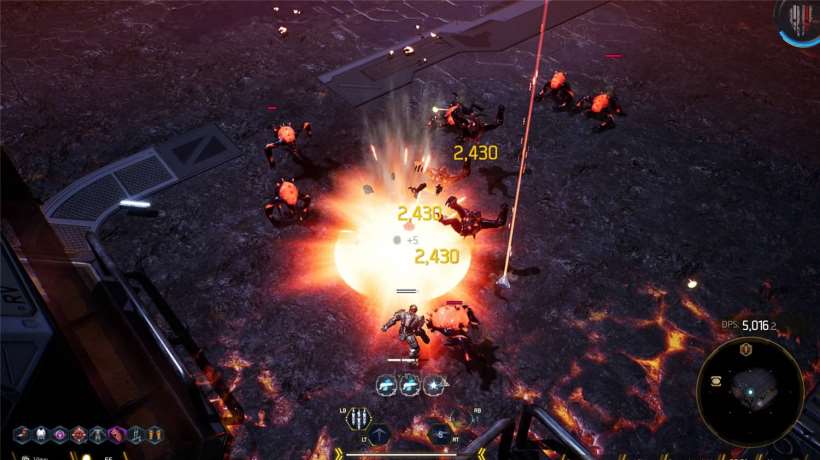Activate the triple missile ability

click(357, 419)
